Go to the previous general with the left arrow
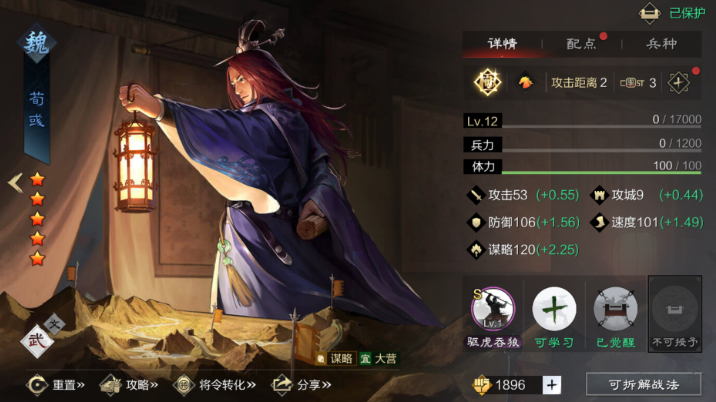Image resolution: width=716 pixels, height=402 pixels. 14,183
